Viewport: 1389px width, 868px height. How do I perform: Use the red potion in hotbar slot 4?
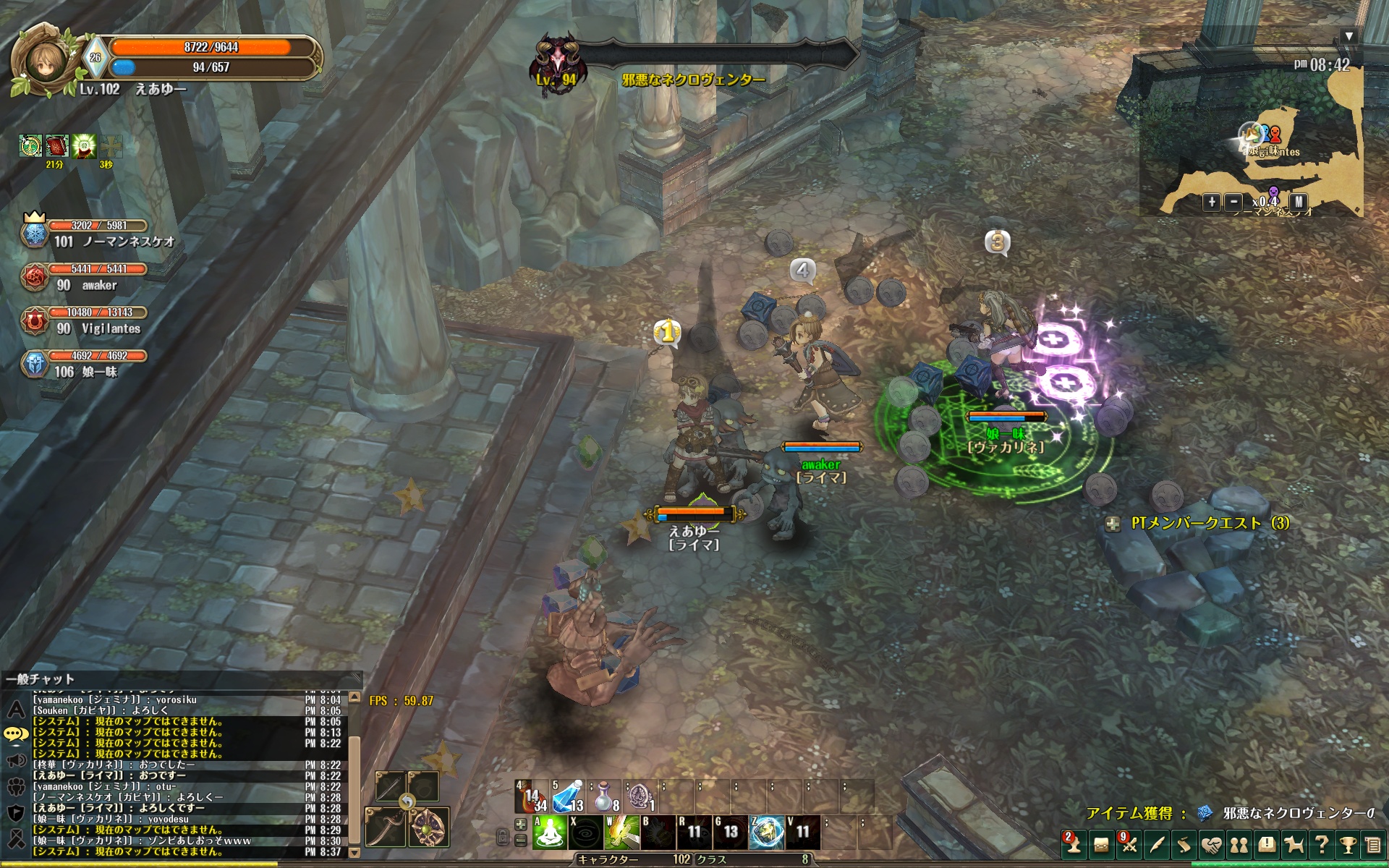pyautogui.click(x=531, y=798)
